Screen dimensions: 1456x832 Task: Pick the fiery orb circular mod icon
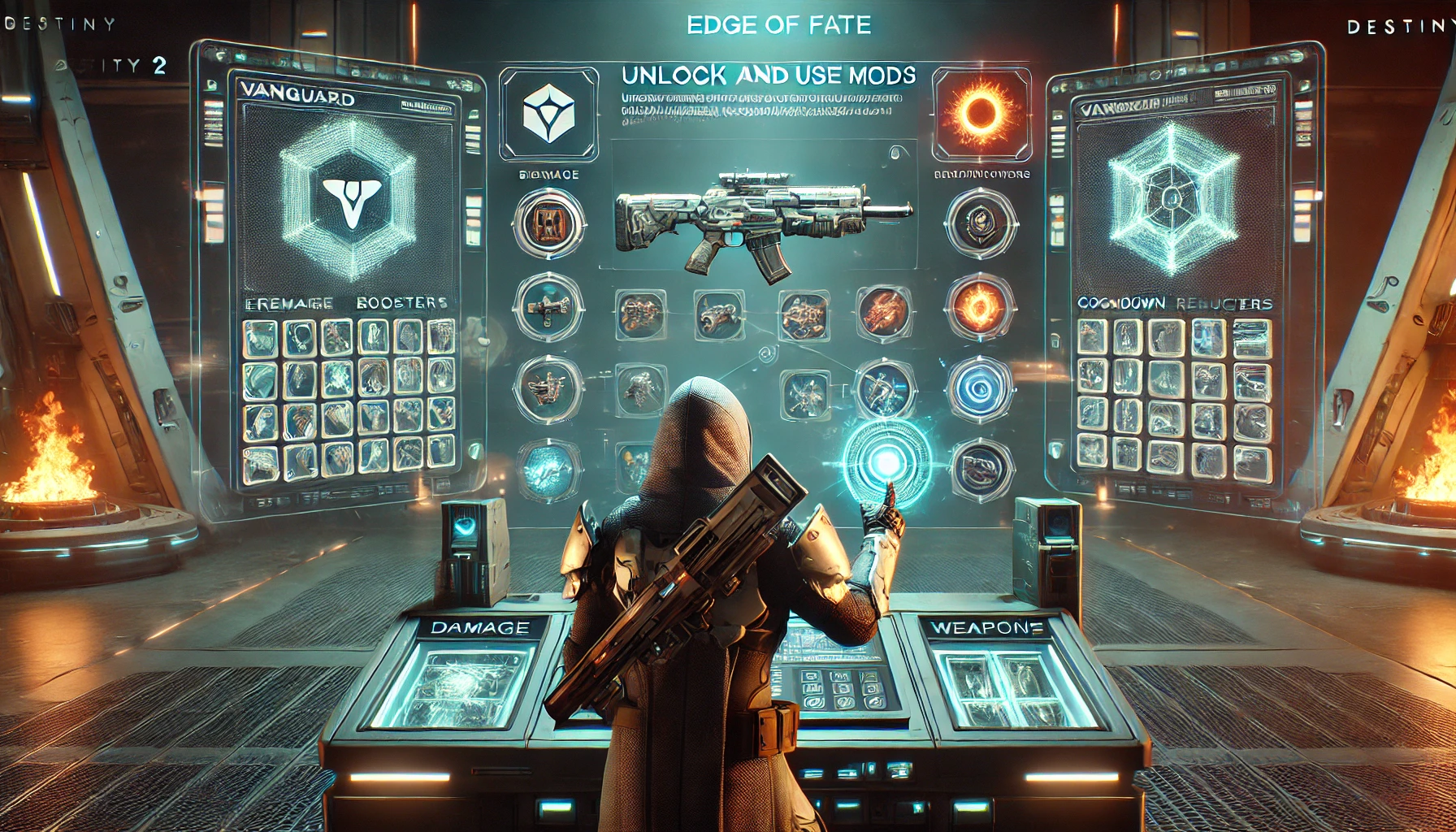980,307
